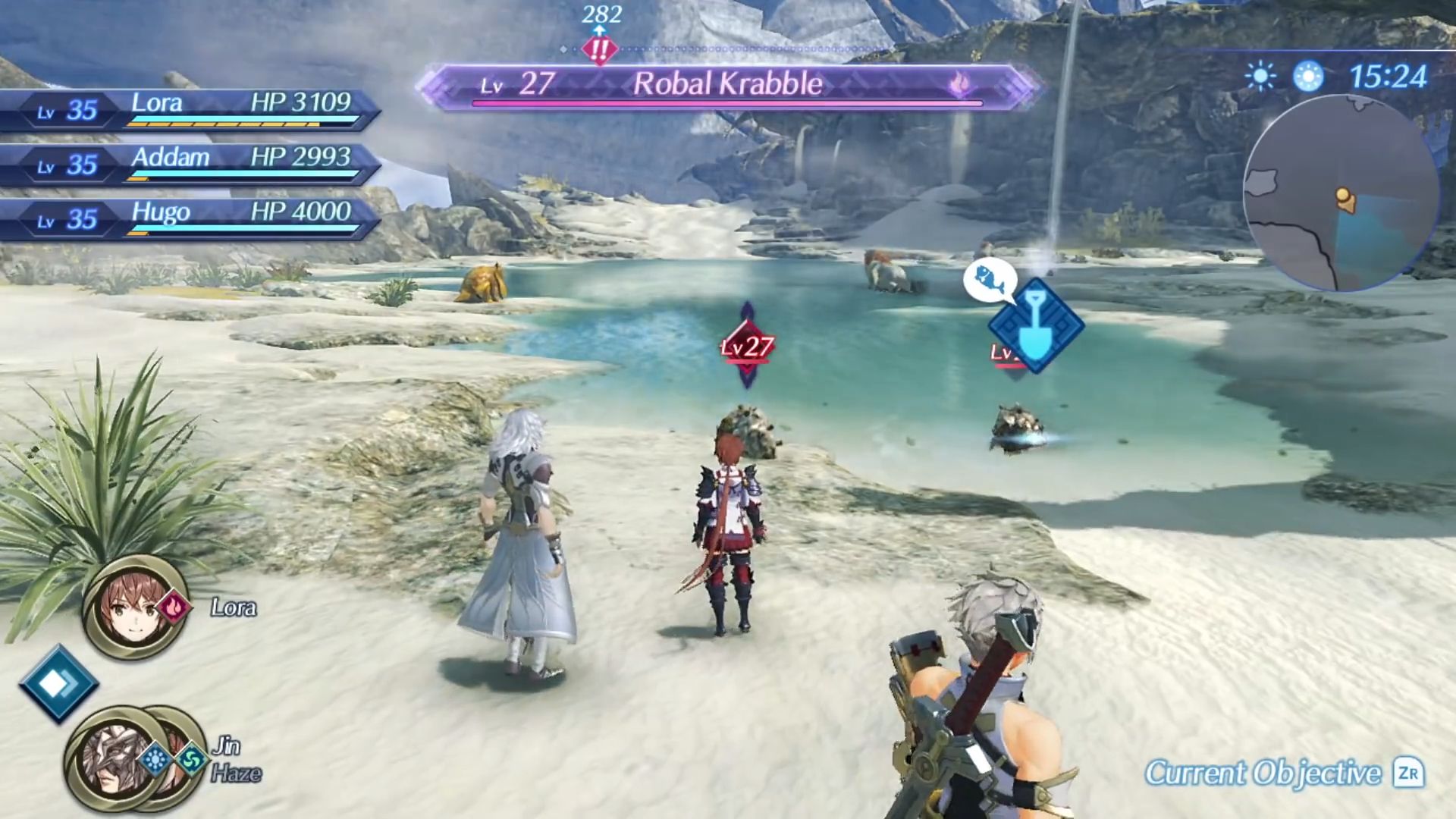The image size is (1456, 819).
Task: Show the Current Objective tracker
Action: coord(1283,773)
